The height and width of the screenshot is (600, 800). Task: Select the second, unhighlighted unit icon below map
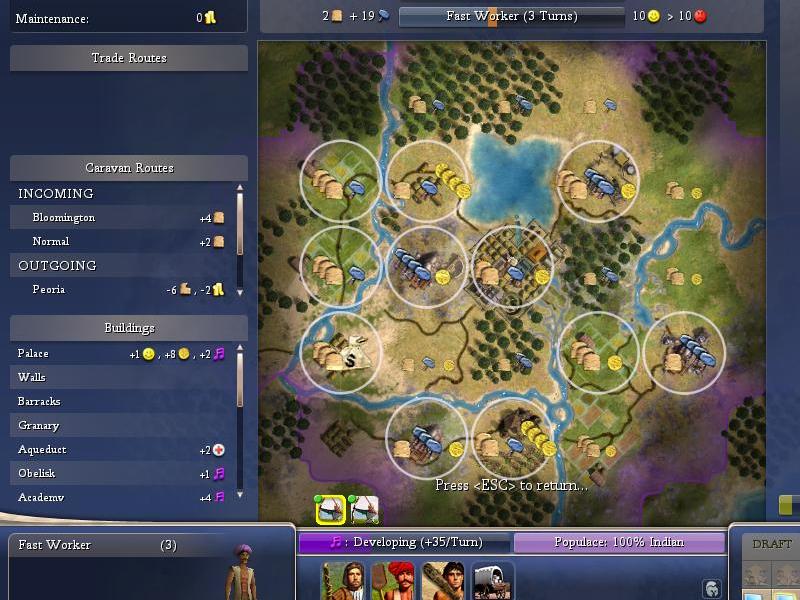[364, 510]
